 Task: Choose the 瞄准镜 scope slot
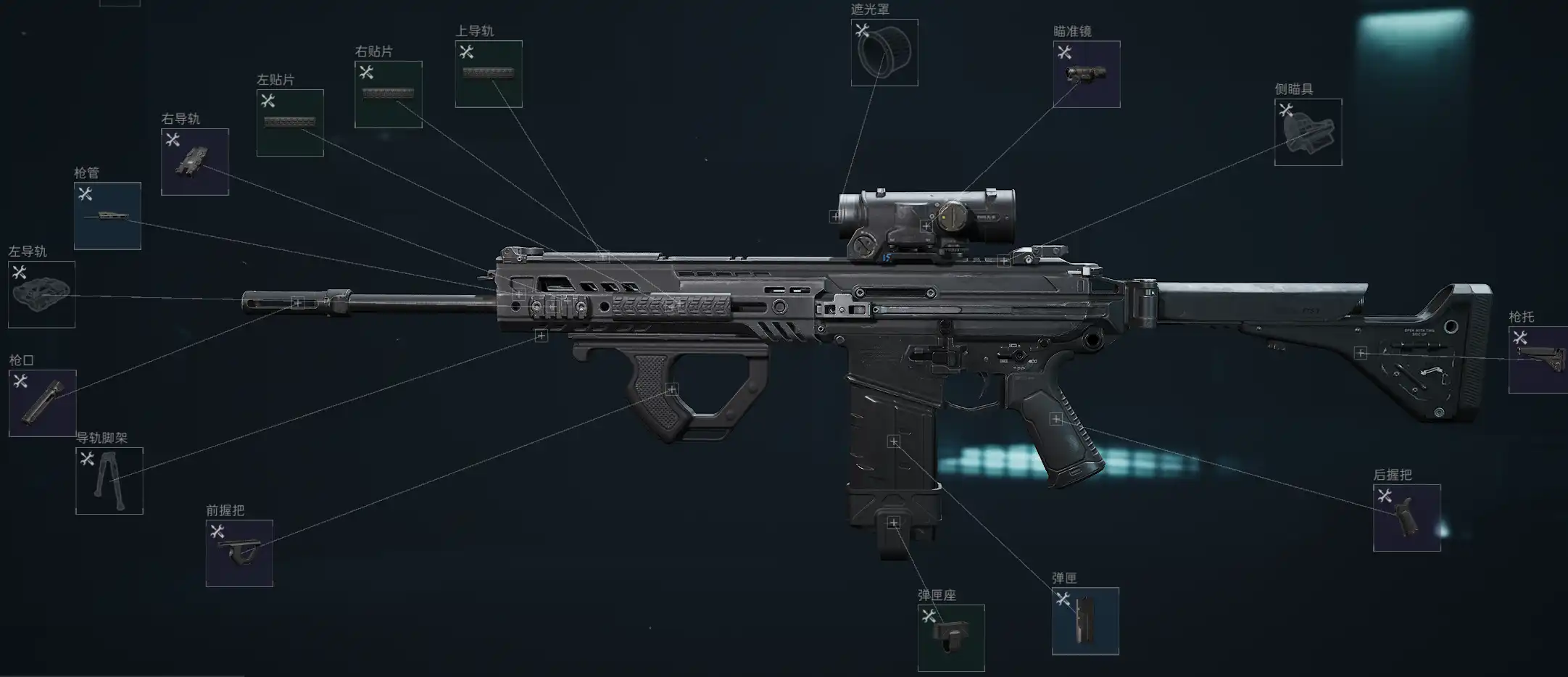point(1086,74)
